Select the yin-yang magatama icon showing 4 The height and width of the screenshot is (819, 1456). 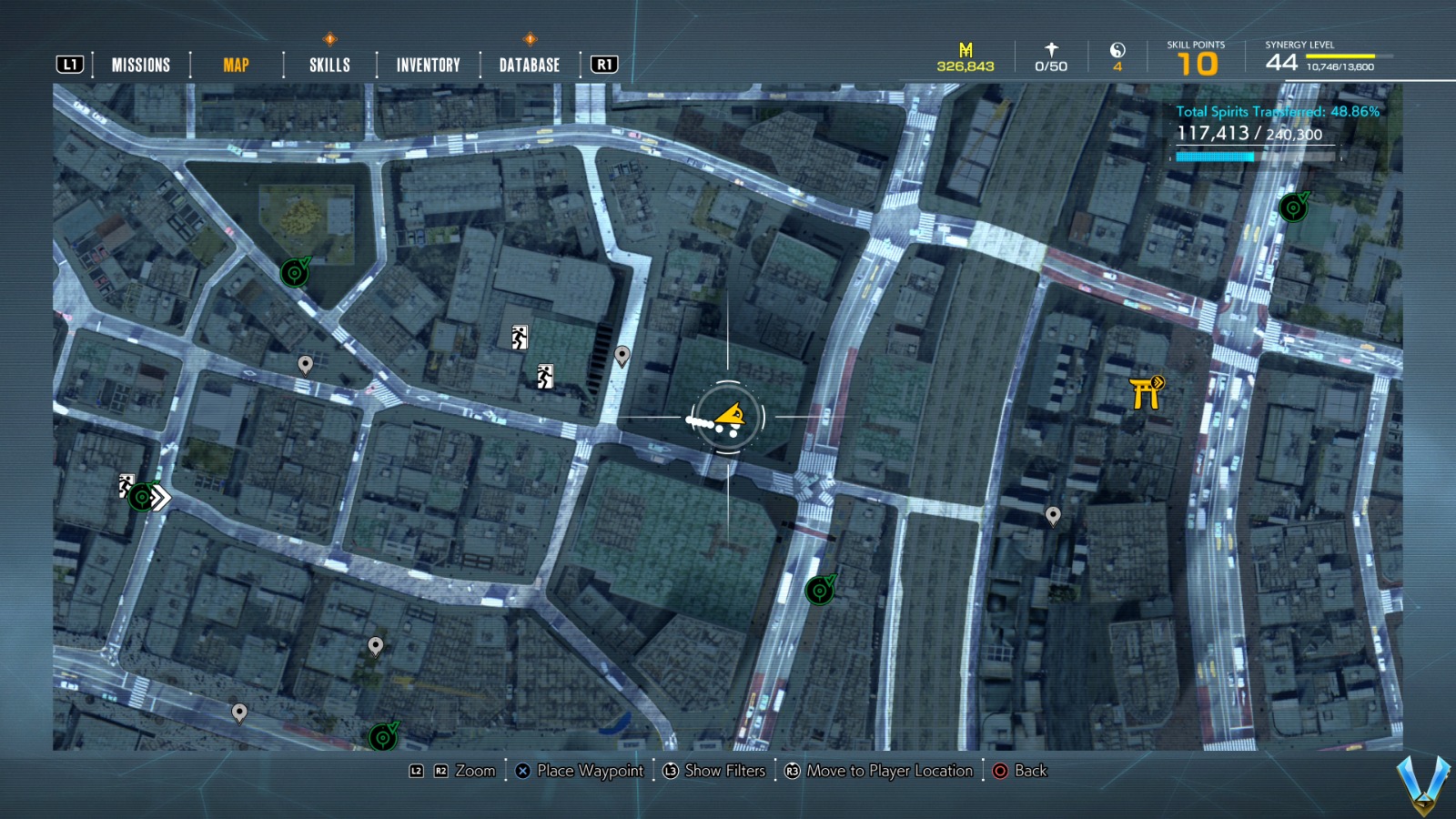point(1117,52)
